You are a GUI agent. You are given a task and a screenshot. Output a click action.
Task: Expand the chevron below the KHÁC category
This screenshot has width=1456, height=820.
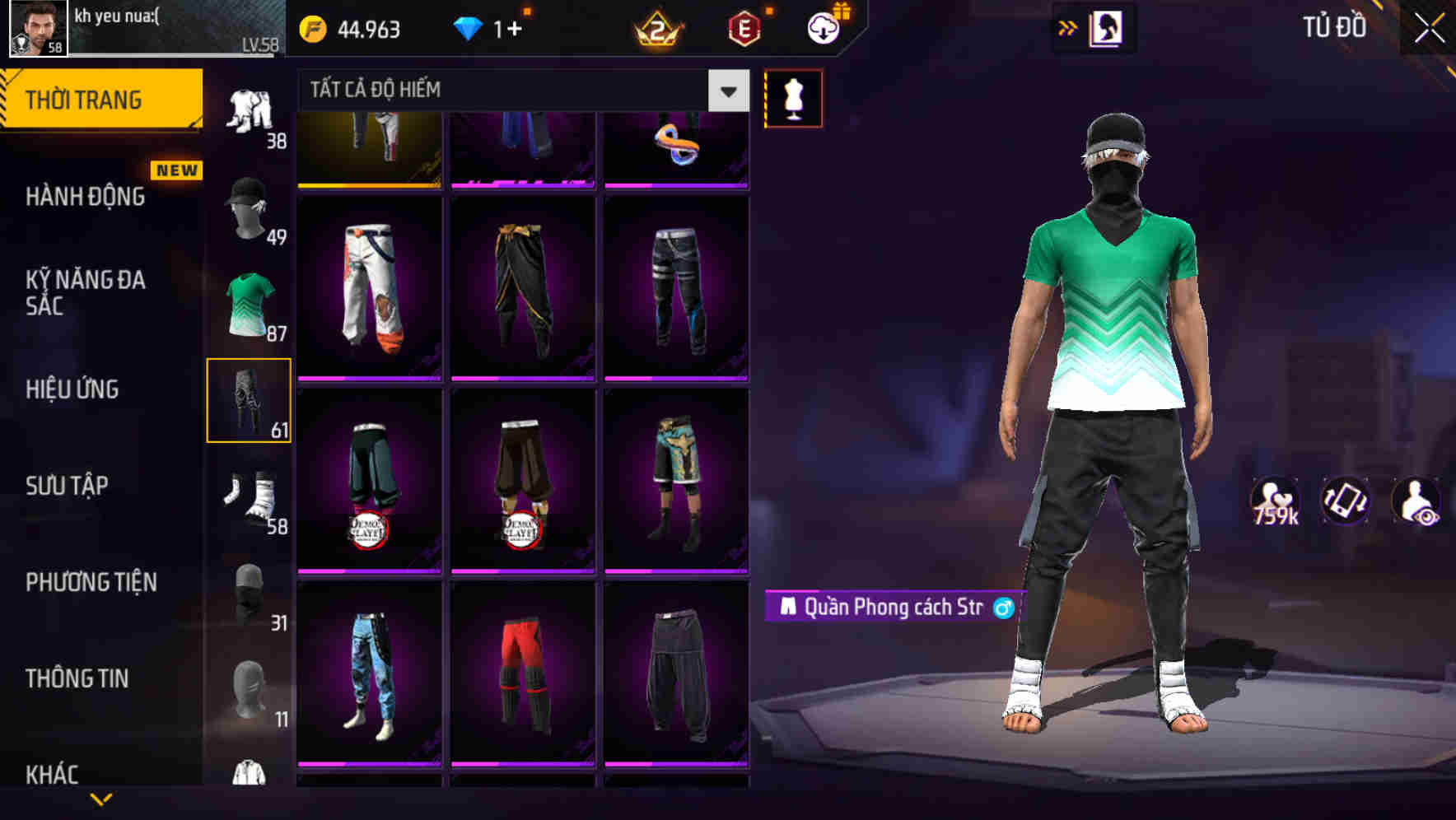coord(100,800)
